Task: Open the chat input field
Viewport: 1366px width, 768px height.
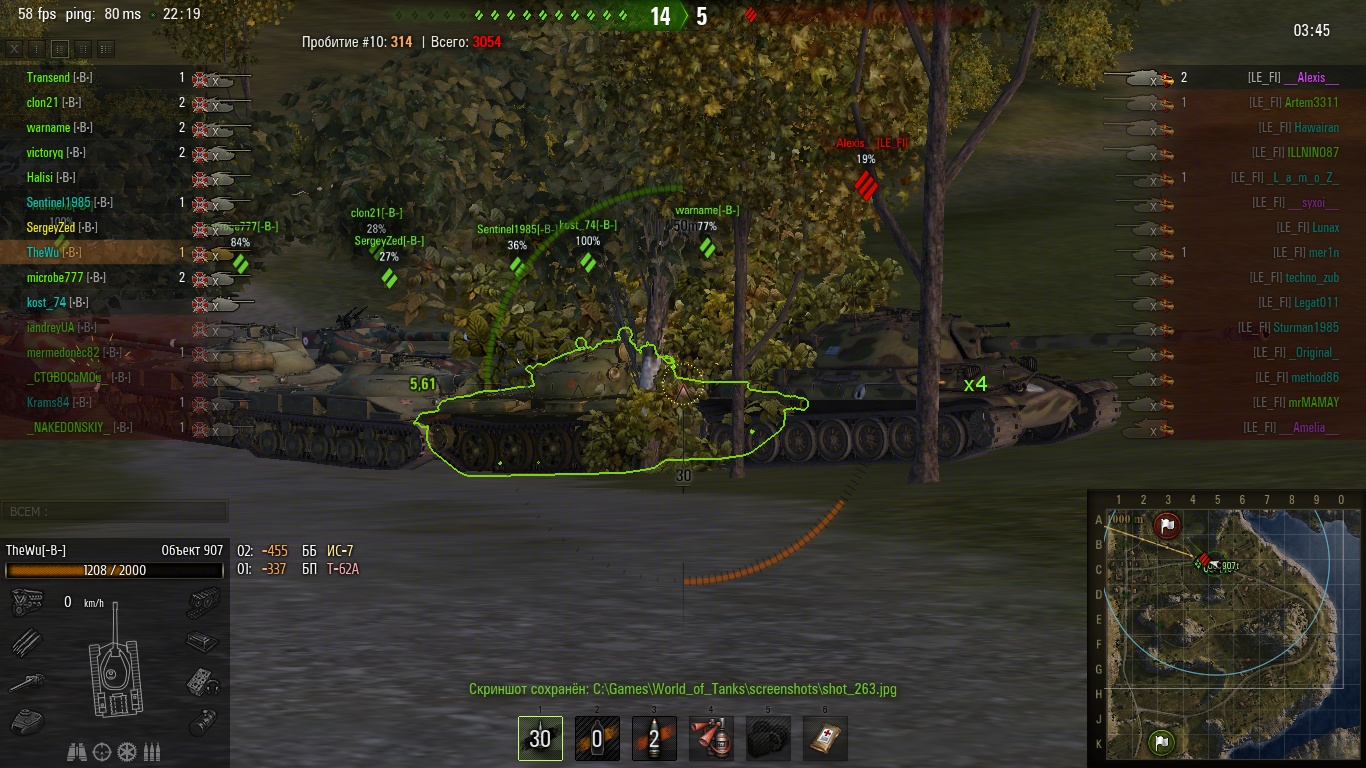Action: tap(114, 511)
